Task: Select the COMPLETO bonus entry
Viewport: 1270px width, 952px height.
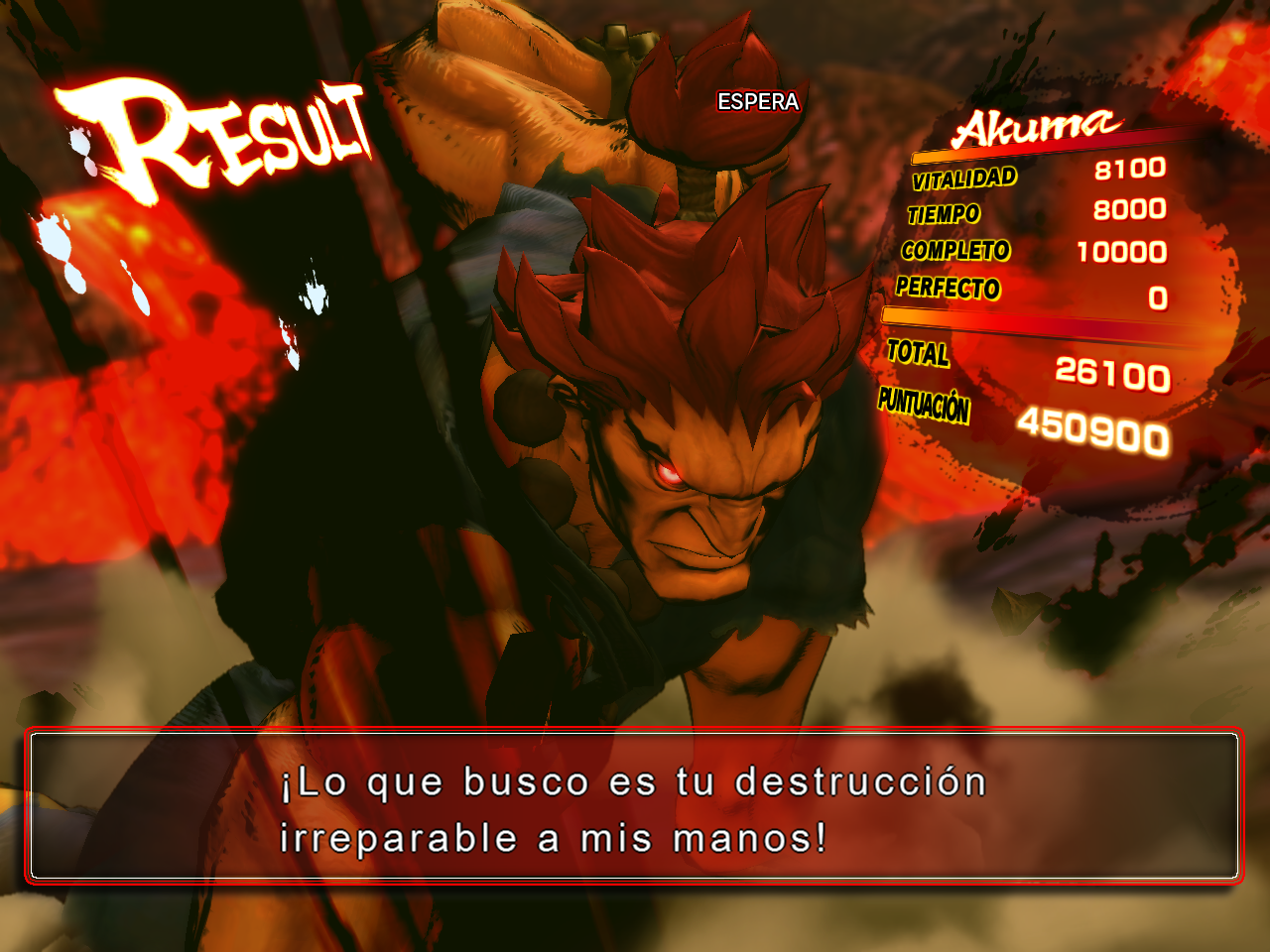Action: pos(955,252)
